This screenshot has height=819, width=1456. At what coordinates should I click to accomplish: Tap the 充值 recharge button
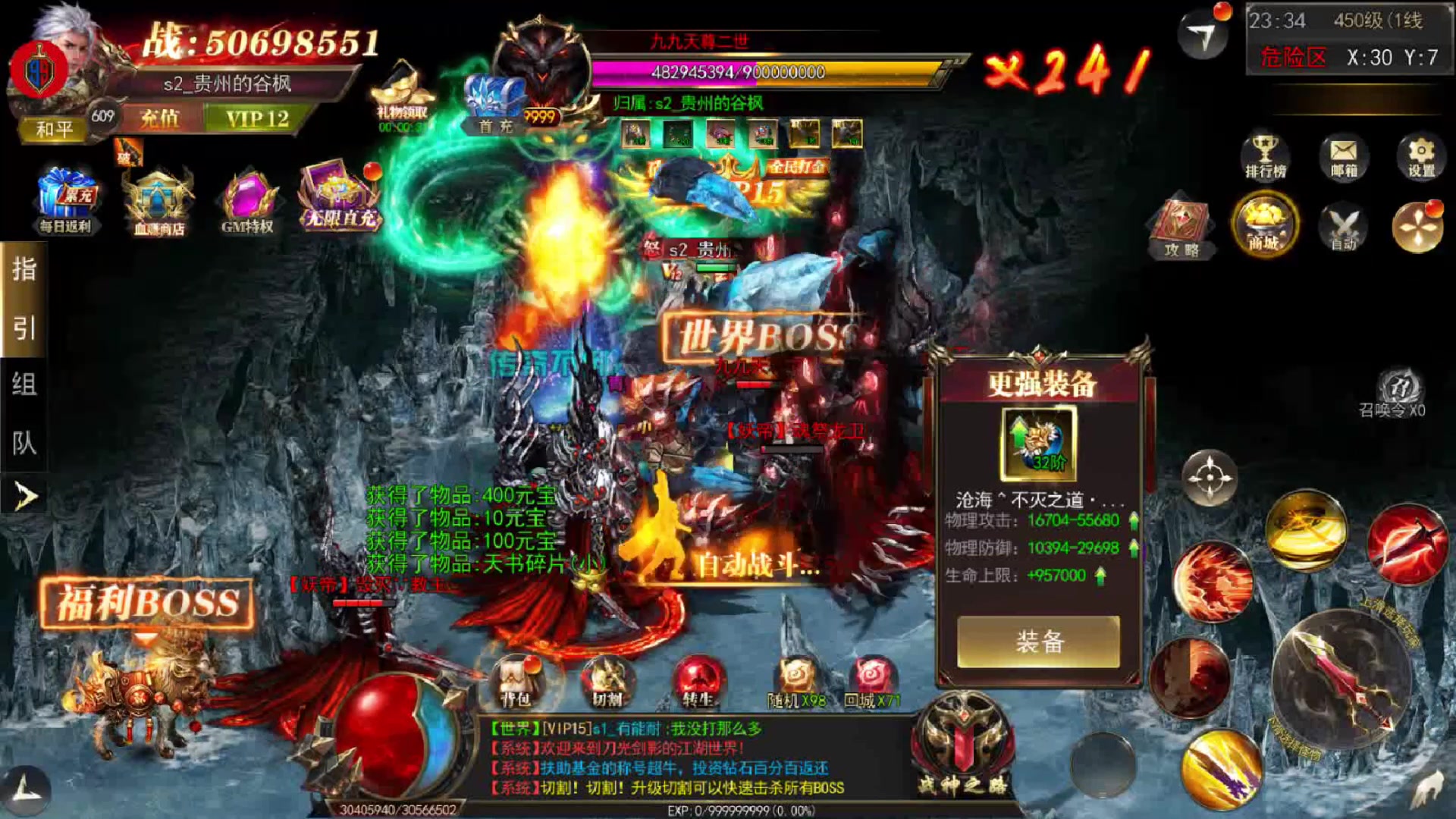point(160,119)
